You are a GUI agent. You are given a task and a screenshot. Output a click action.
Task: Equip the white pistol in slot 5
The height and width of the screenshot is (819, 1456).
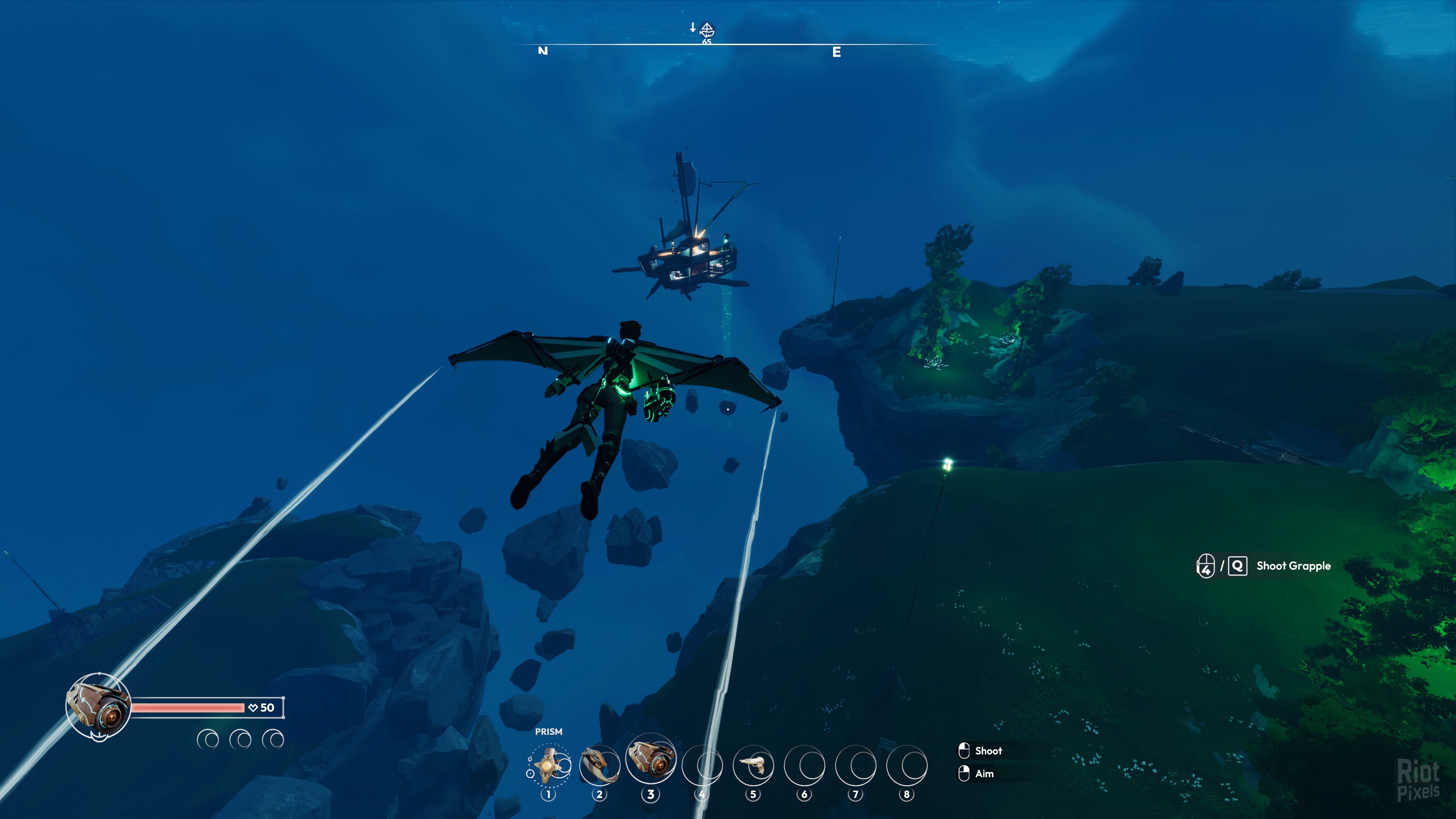click(753, 765)
